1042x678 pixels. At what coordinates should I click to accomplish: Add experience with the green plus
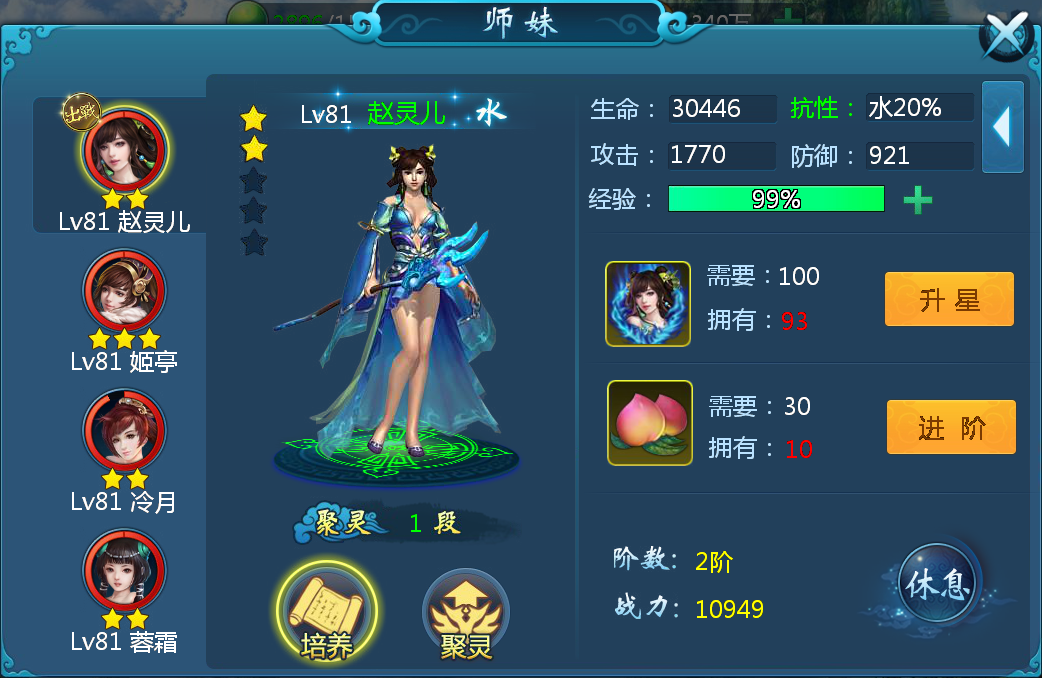(x=917, y=200)
